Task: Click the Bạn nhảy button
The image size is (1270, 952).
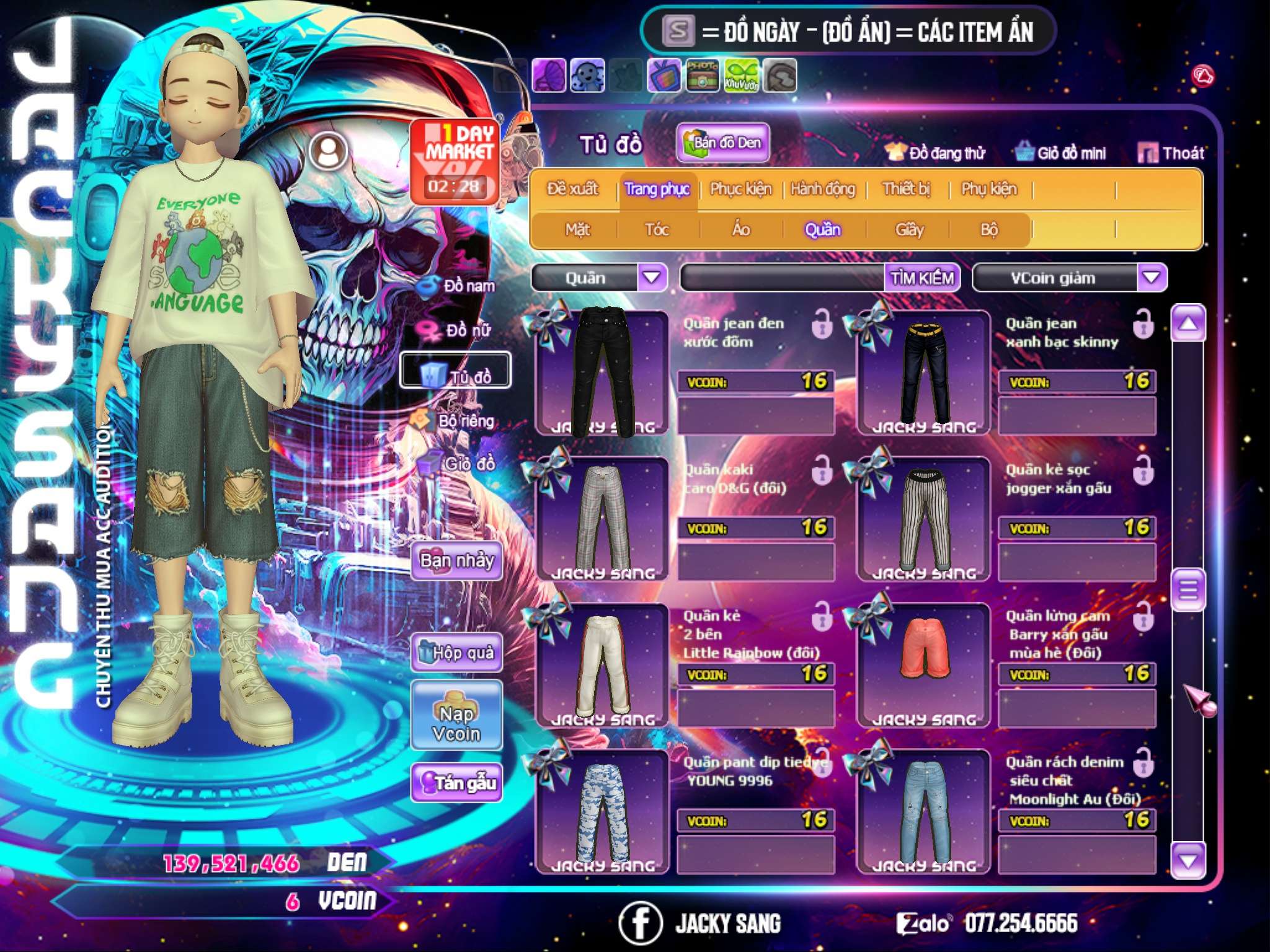Action: pyautogui.click(x=457, y=561)
